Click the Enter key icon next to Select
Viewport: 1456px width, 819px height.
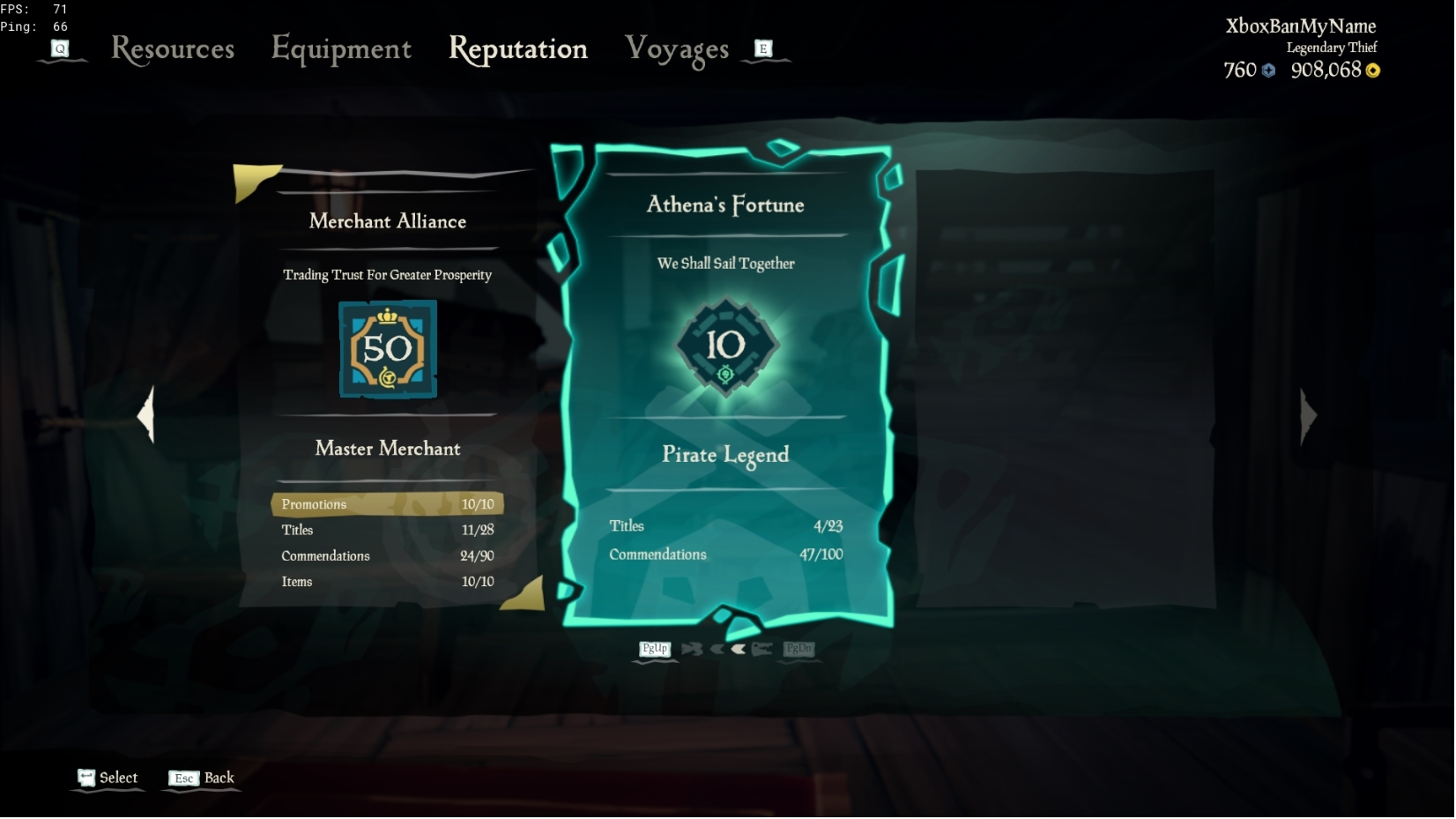point(85,778)
